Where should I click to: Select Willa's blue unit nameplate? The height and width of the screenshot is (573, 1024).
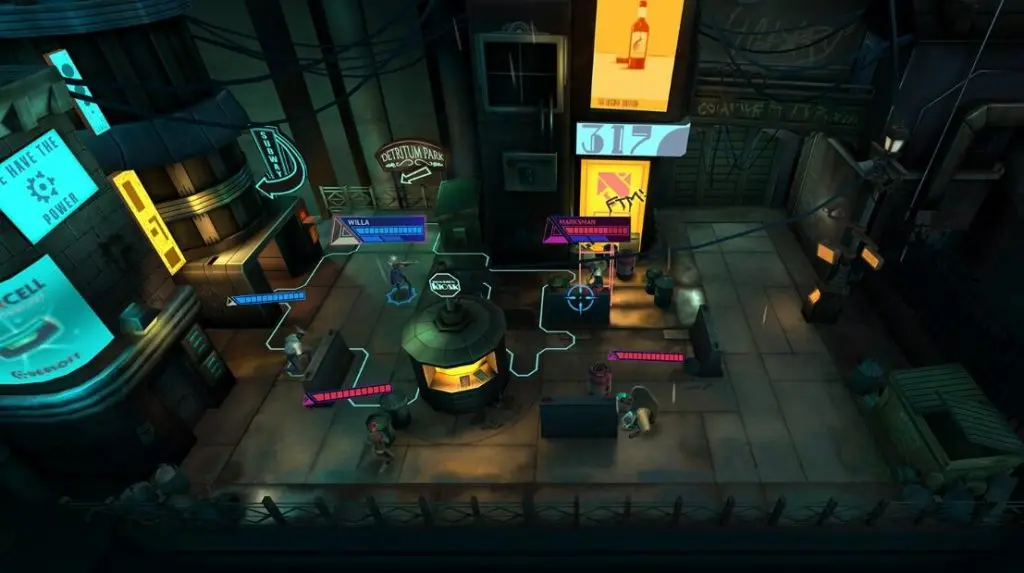[381, 228]
